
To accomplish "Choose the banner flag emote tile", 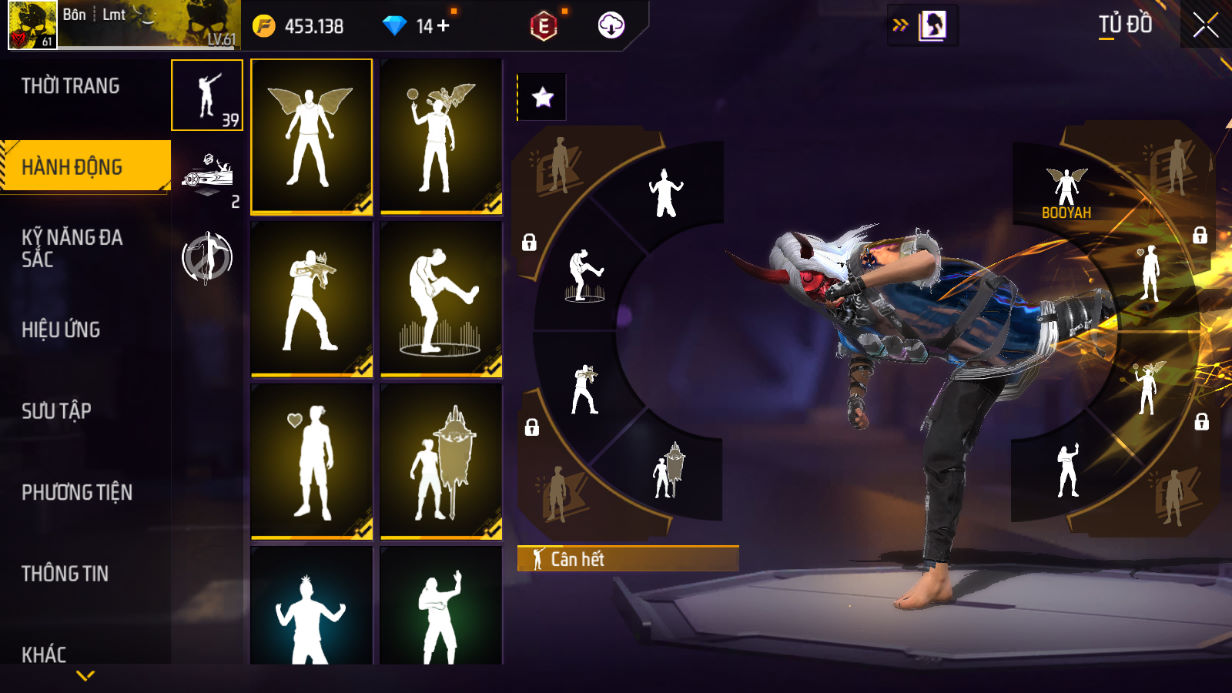I will 441,461.
